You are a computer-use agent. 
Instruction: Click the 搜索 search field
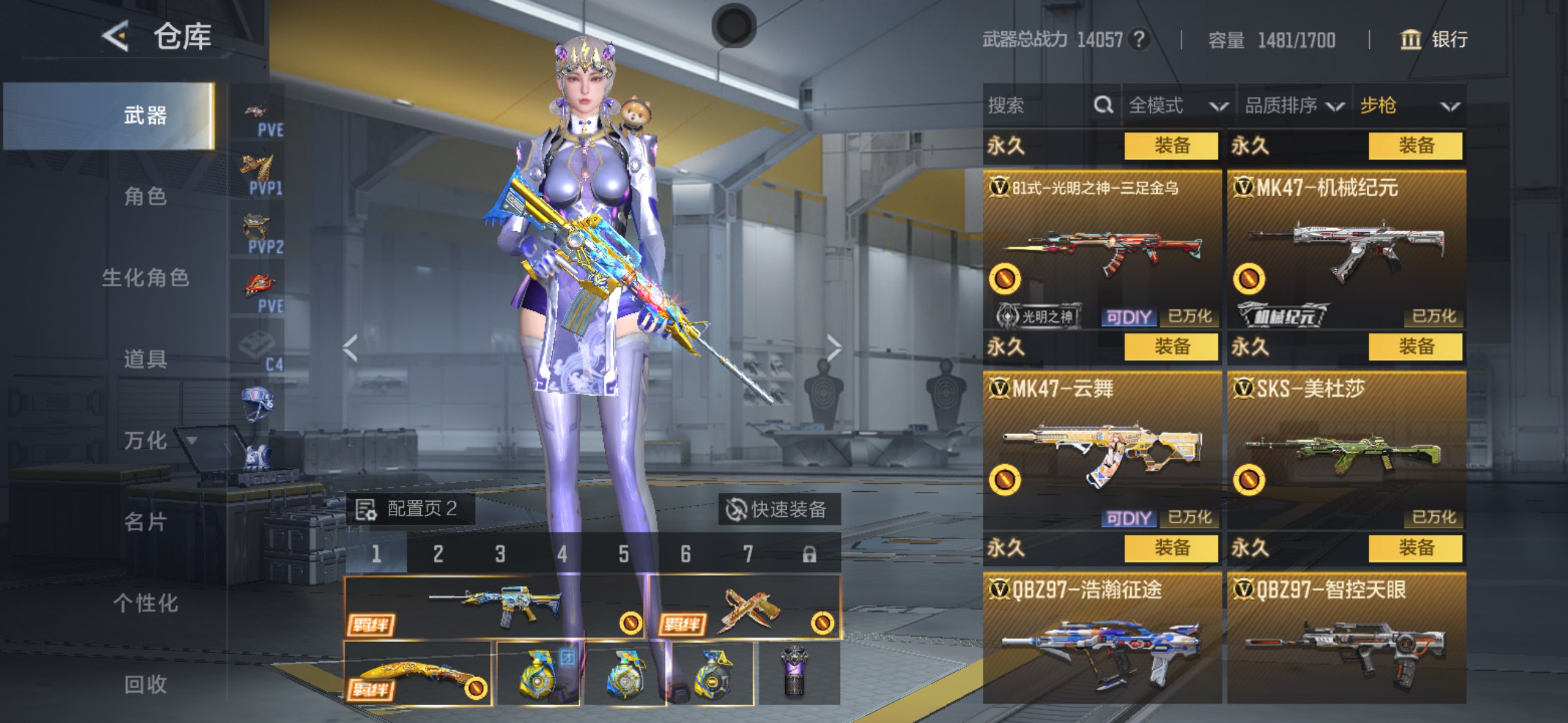[x=1038, y=105]
